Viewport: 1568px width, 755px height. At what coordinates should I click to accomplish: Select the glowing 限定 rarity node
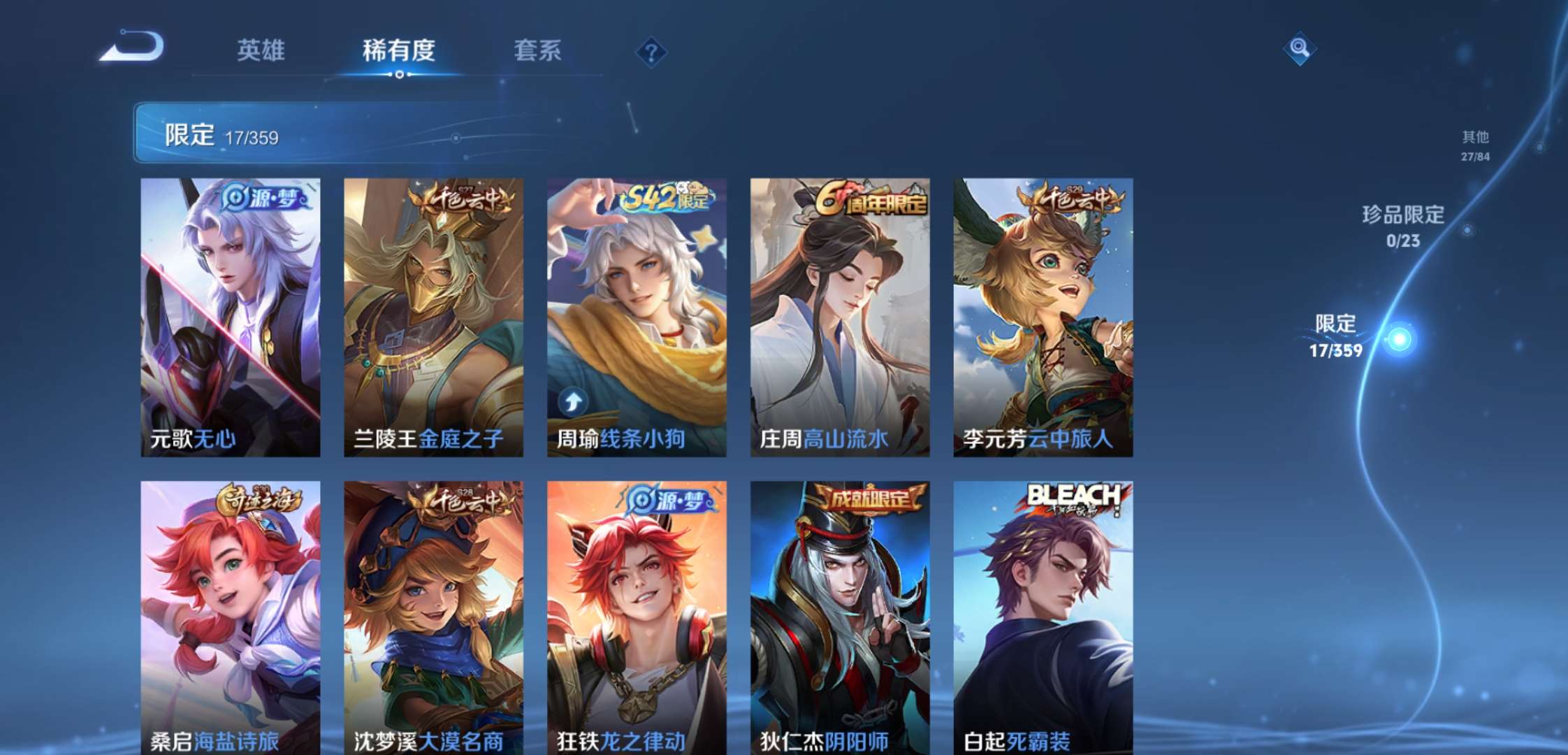pos(1399,340)
